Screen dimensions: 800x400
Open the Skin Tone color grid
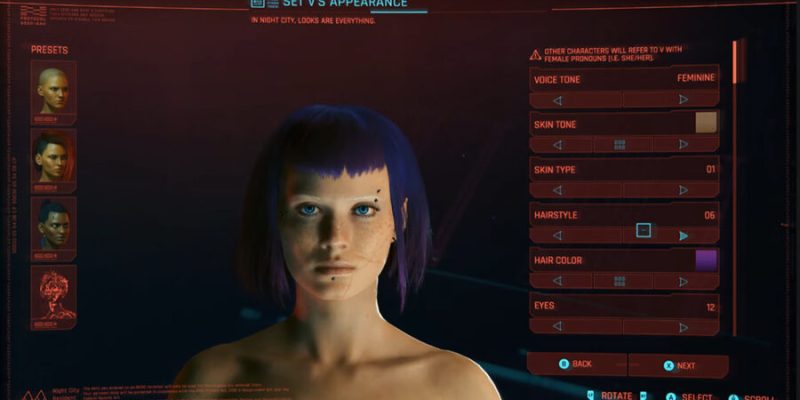pyautogui.click(x=620, y=145)
